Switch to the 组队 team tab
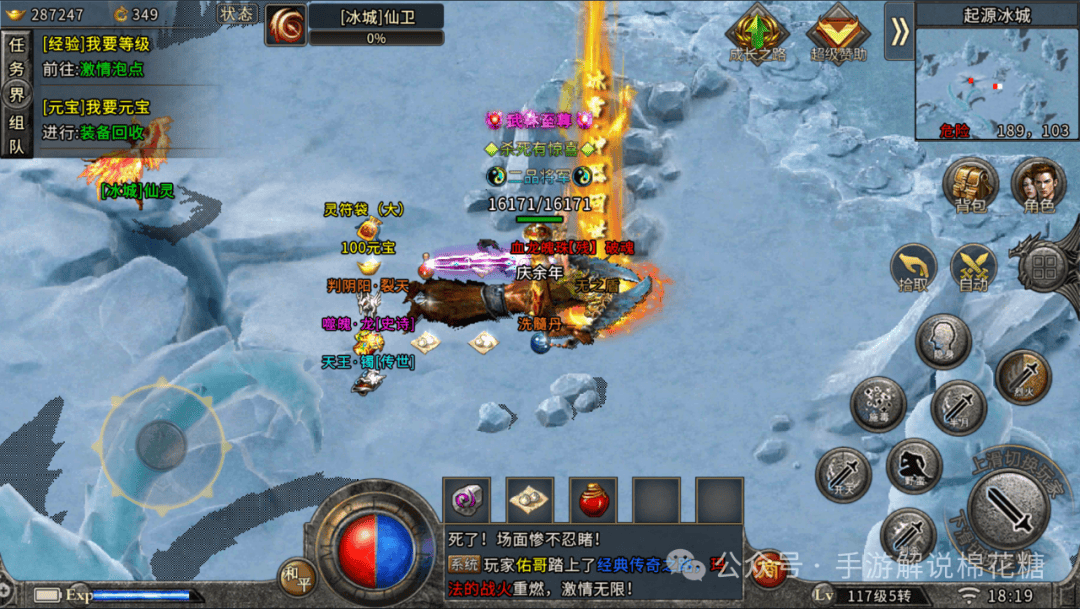Viewport: 1080px width, 609px height. (16, 133)
